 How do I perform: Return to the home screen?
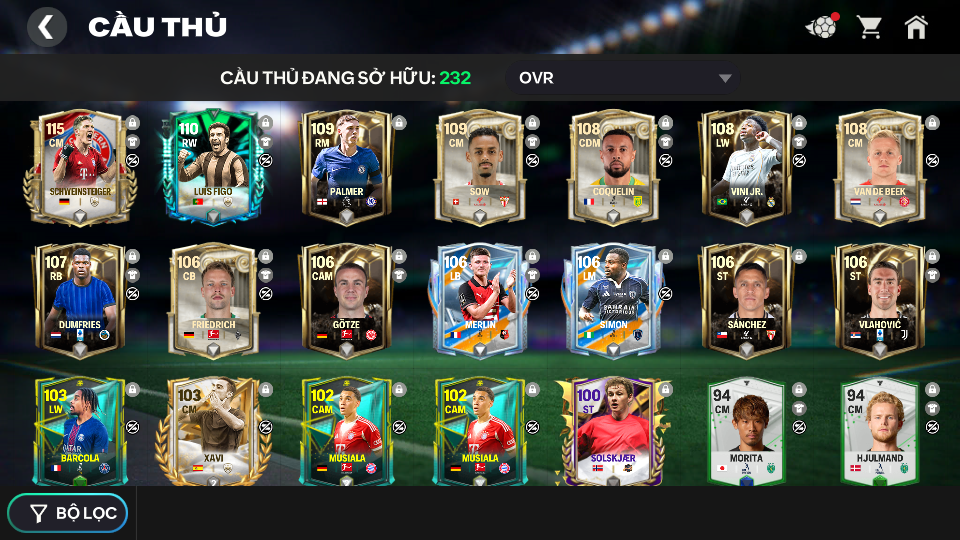point(916,27)
